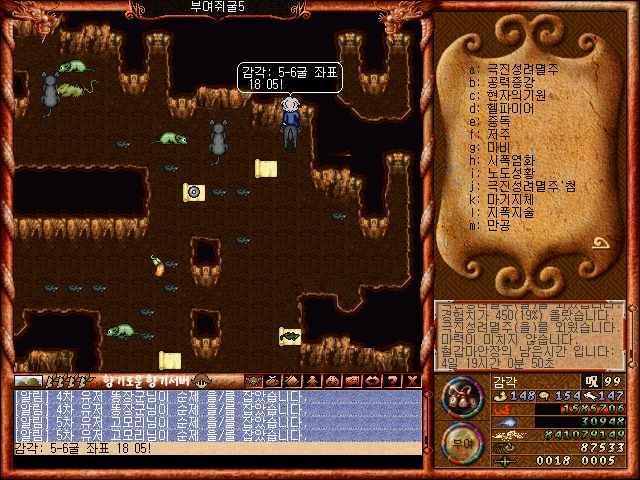Click the chat input line at bottom

click(x=215, y=448)
